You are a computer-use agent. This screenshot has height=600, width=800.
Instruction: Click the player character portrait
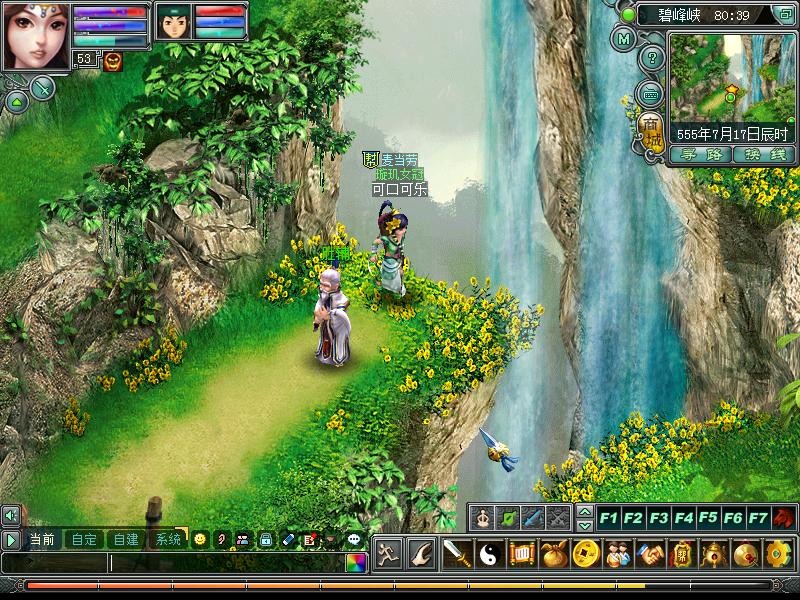35,35
